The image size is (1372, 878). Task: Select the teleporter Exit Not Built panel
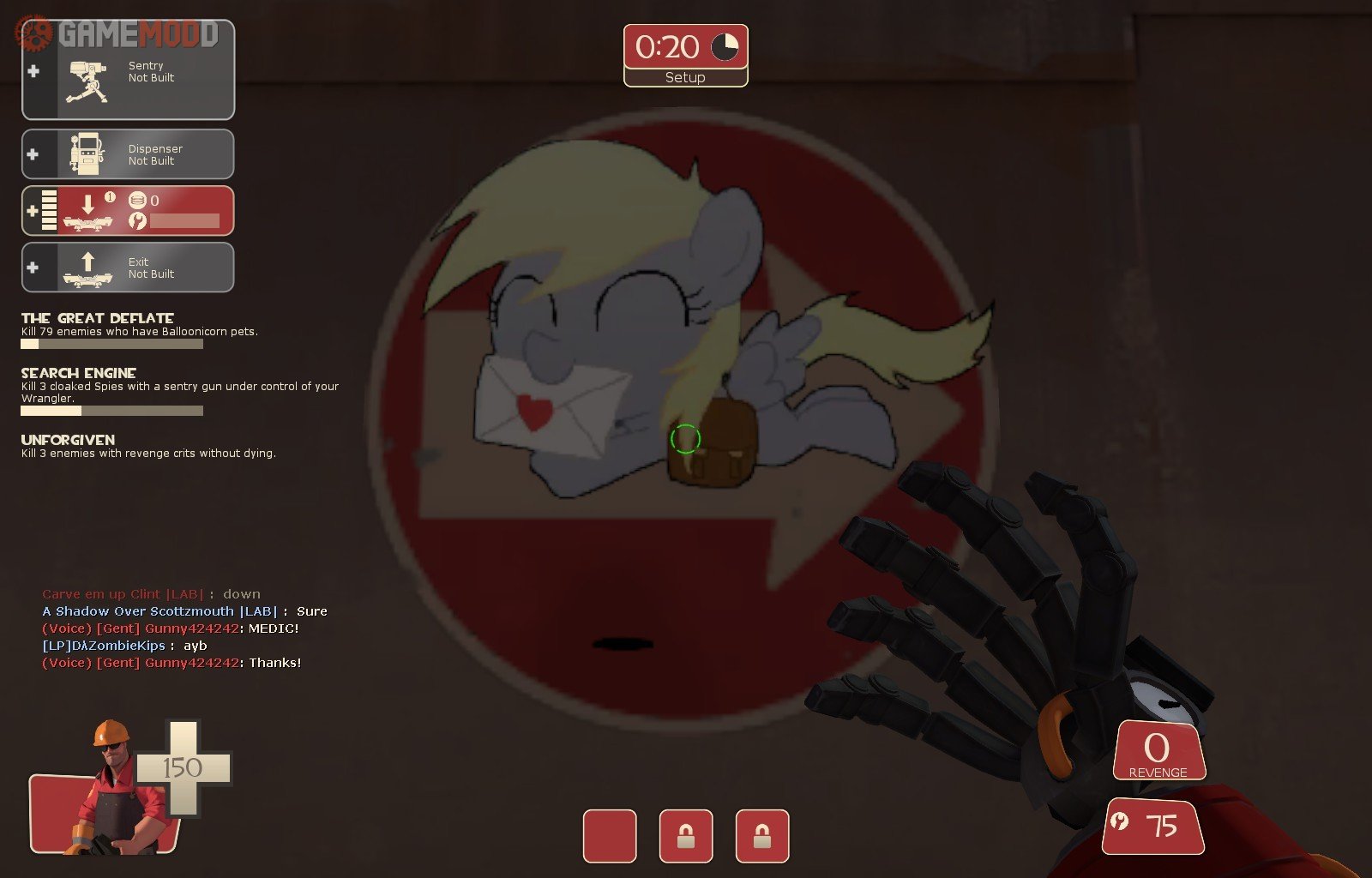tap(129, 268)
